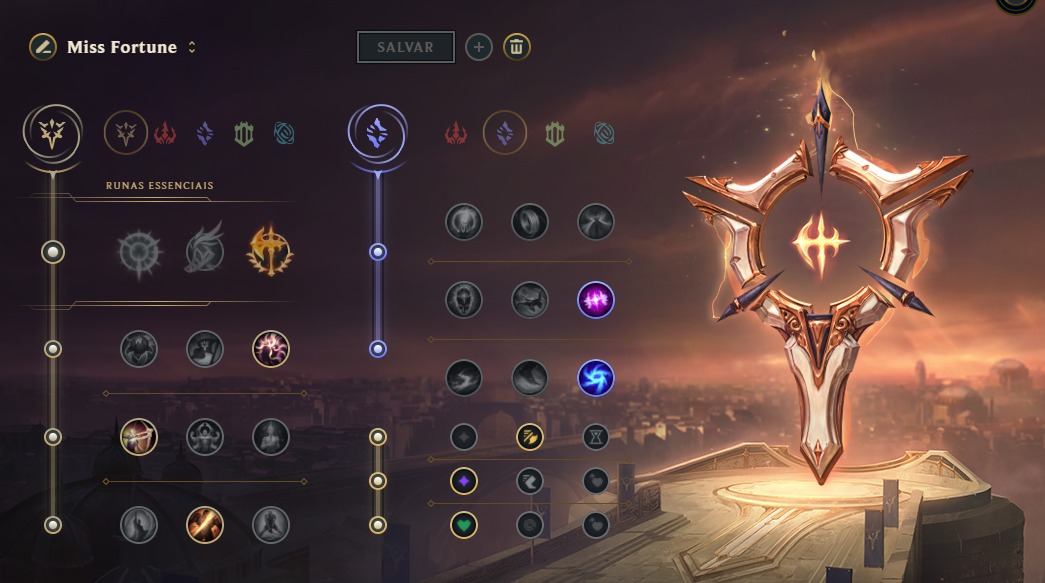Choose the green heart health shard

(463, 523)
